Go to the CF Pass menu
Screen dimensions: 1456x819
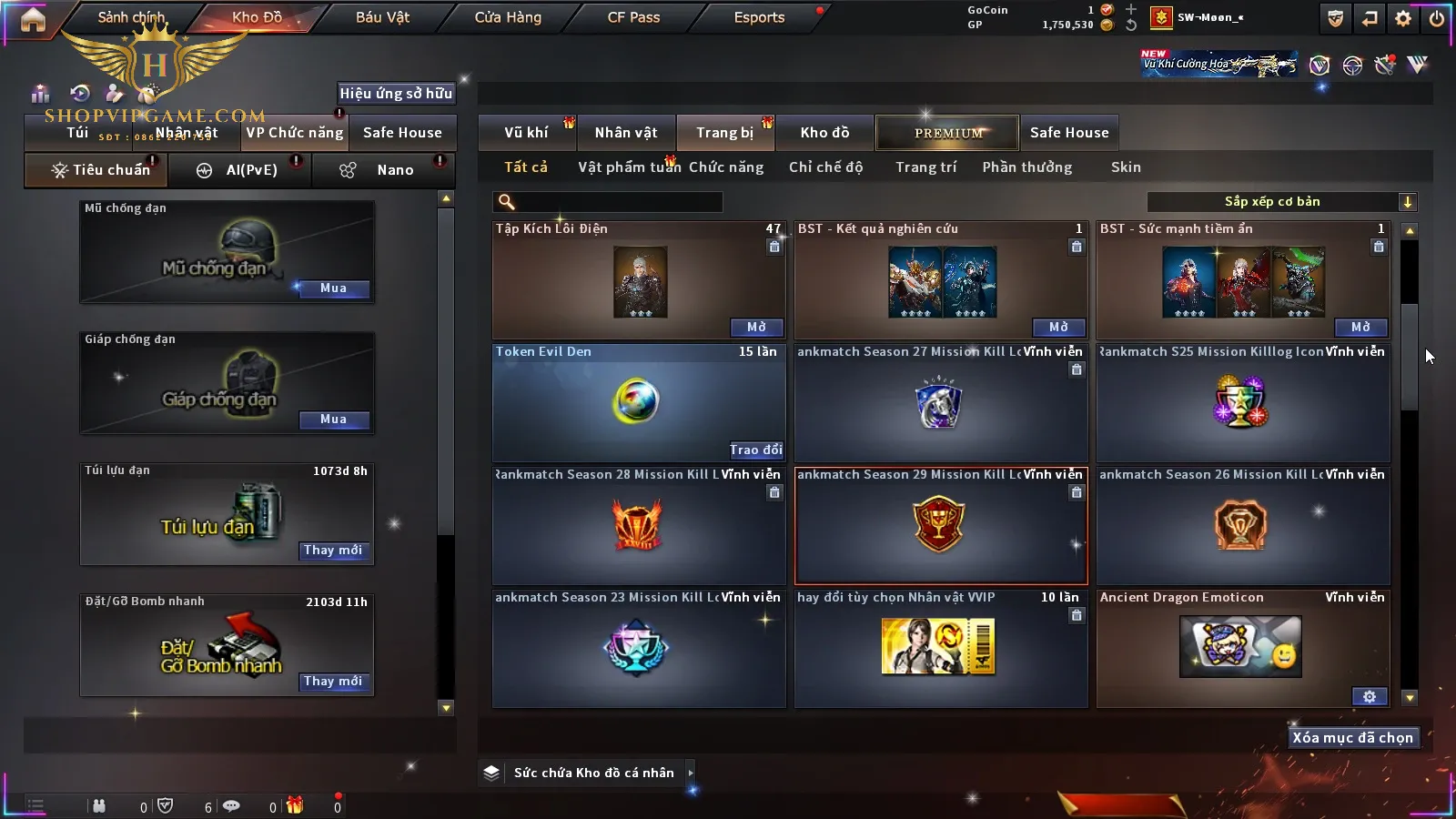coord(633,17)
